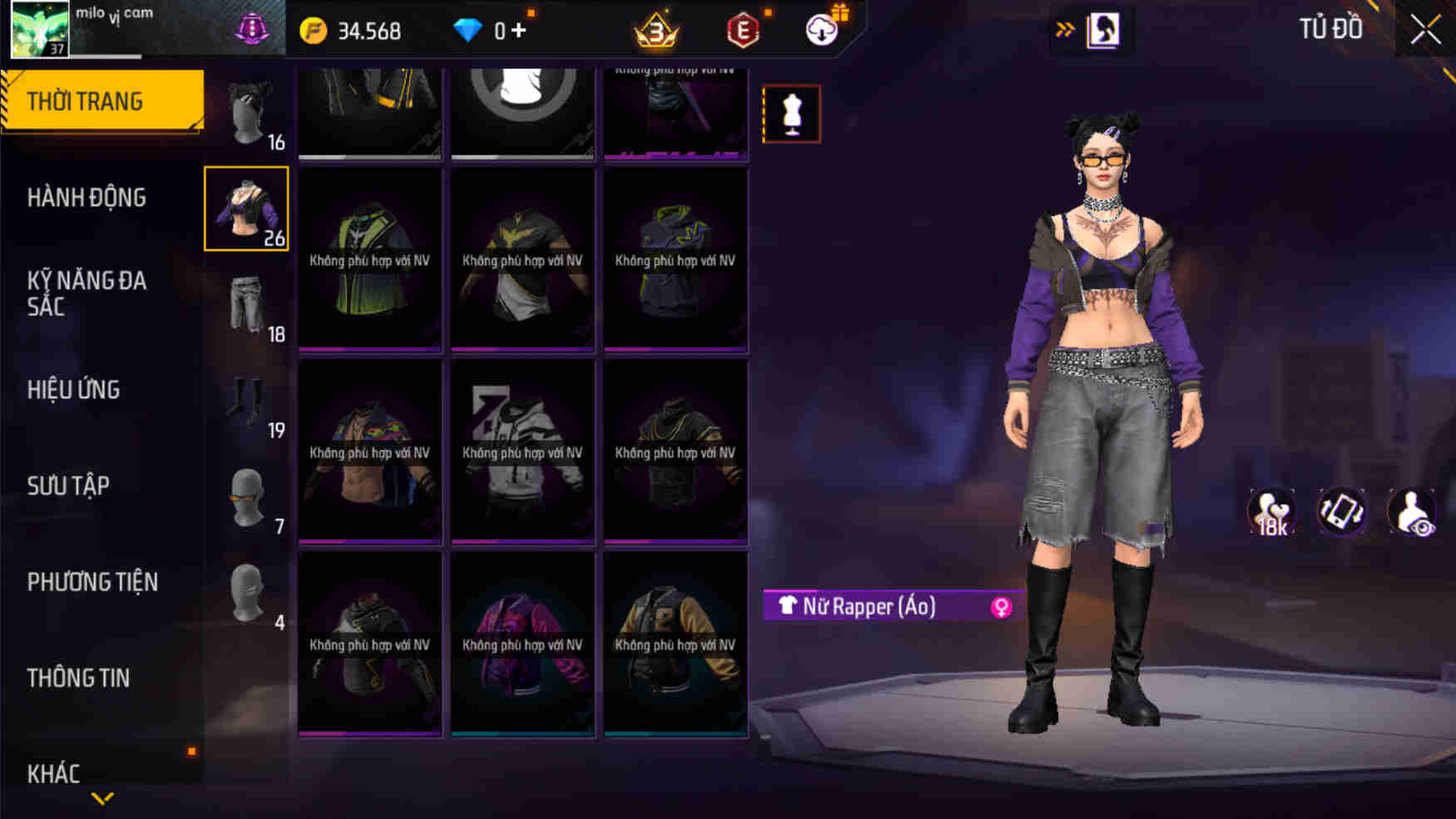
Task: Click the red Elite Pass hexagon icon
Action: point(743,31)
